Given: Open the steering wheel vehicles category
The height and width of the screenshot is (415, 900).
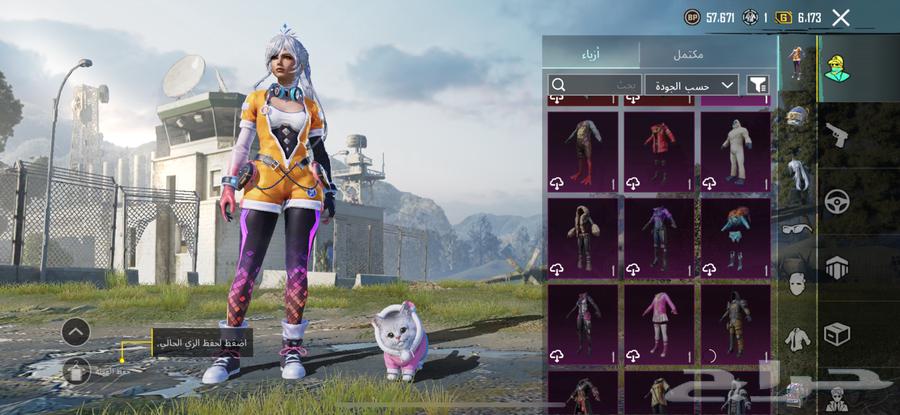Looking at the screenshot, I should click(836, 201).
